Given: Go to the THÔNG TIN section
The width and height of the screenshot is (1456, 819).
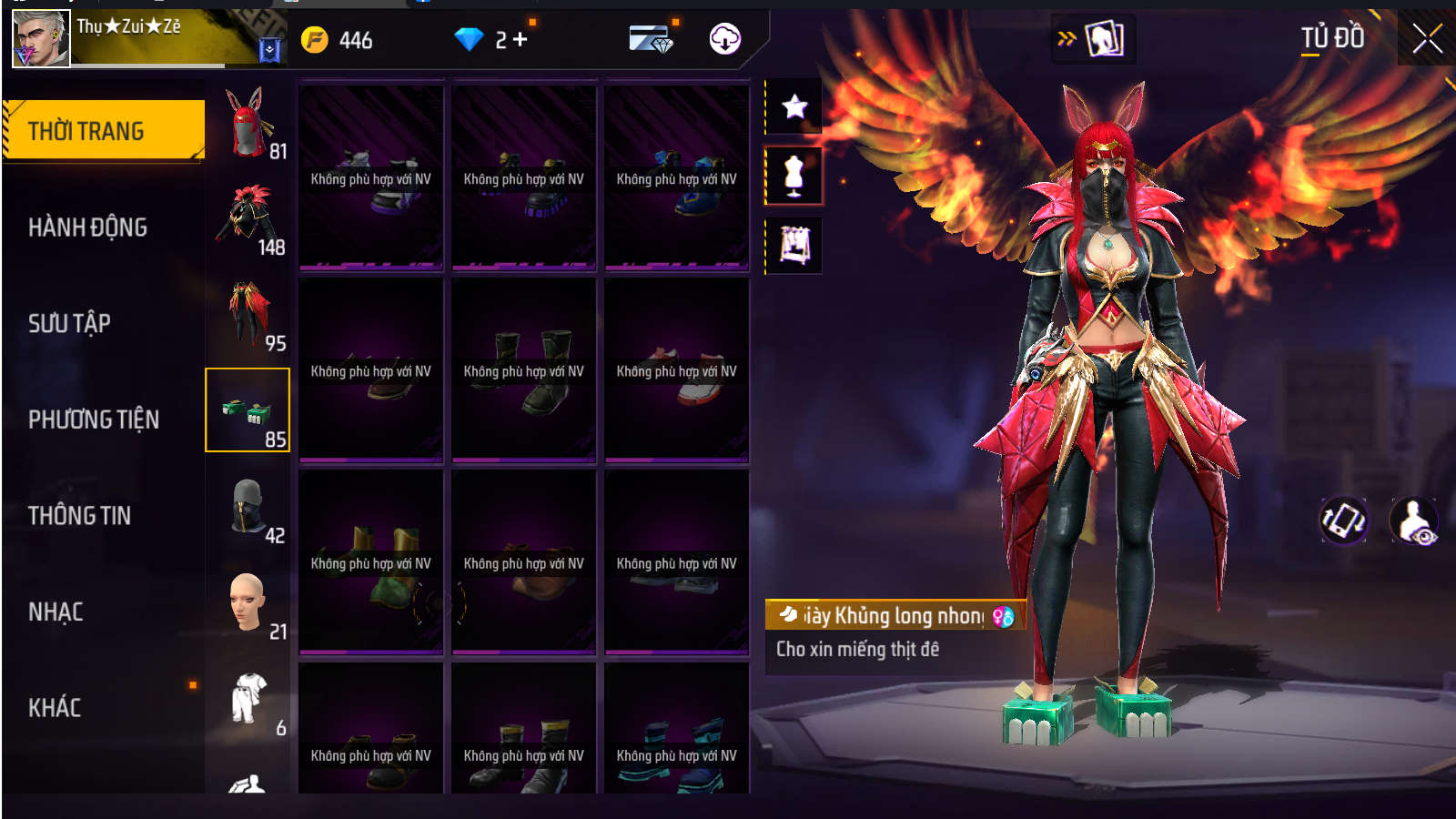Looking at the screenshot, I should (x=79, y=516).
